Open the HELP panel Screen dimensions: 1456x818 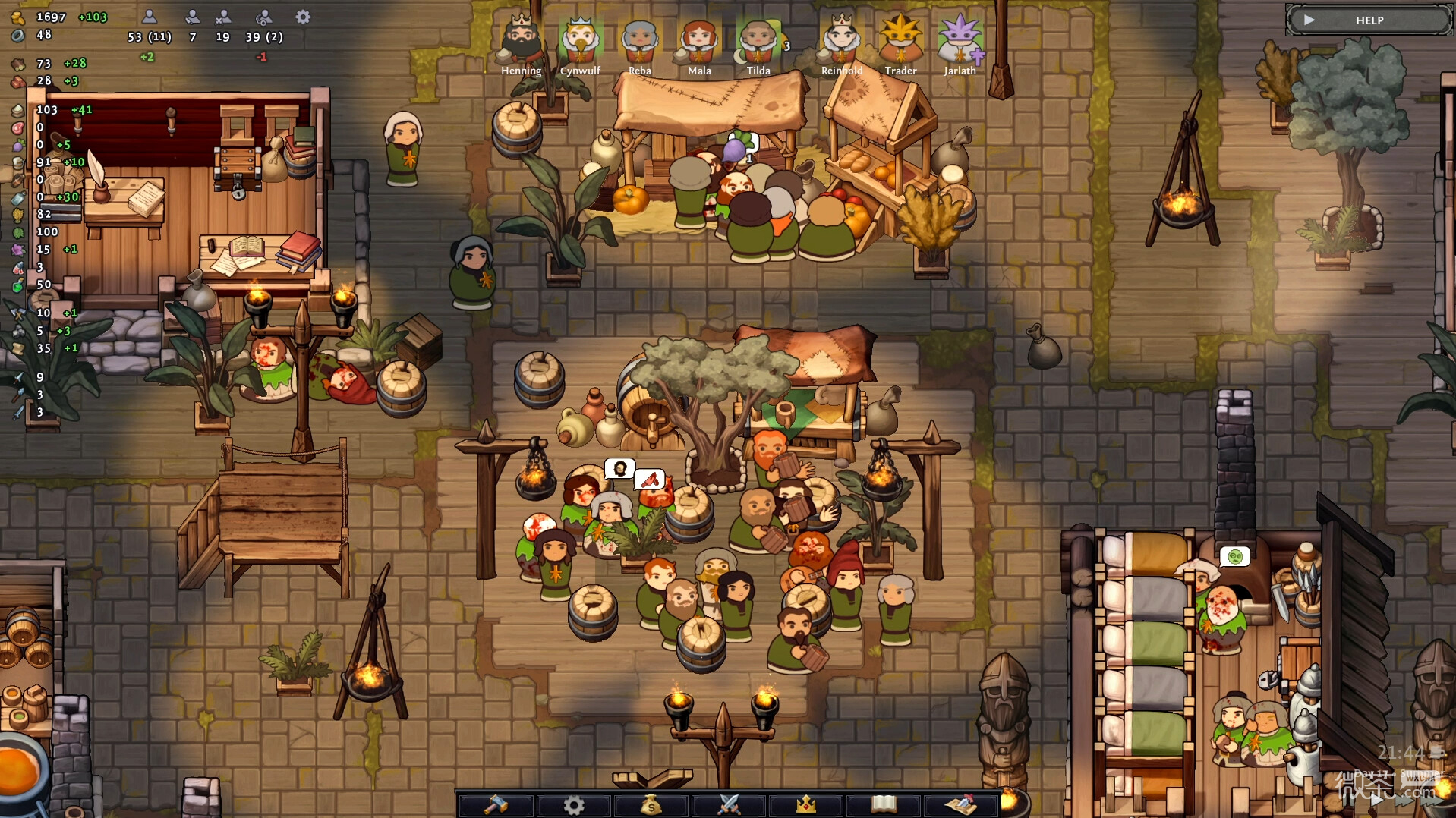pos(1369,20)
